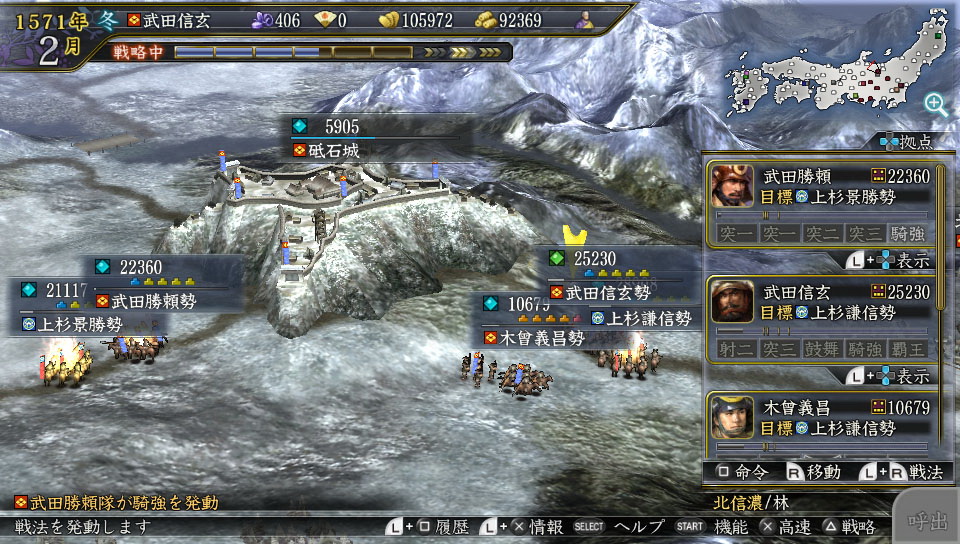Trigger the 覇王 tactic
The image size is (960, 544).
click(907, 348)
